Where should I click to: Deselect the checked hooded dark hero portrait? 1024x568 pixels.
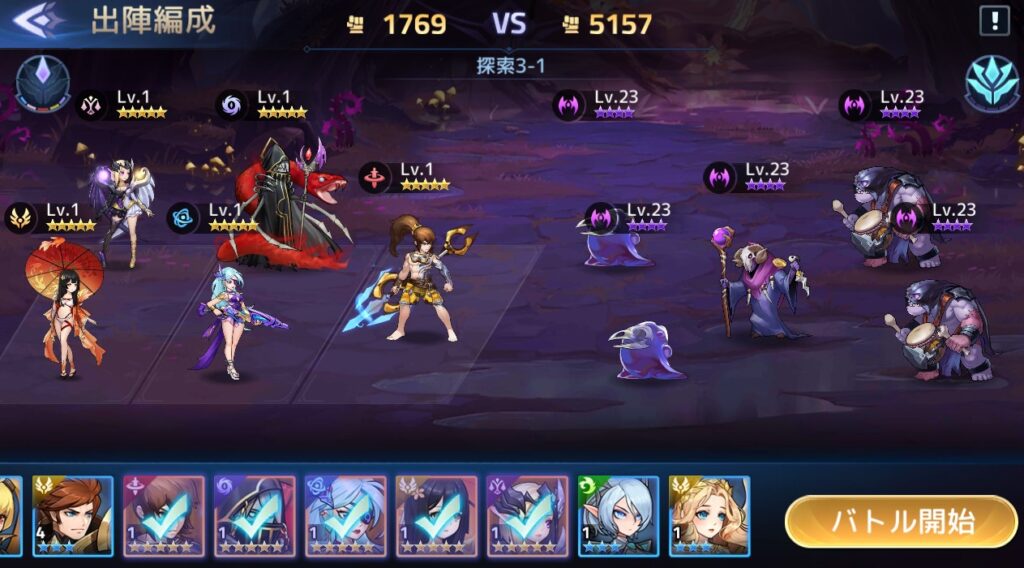[x=254, y=515]
